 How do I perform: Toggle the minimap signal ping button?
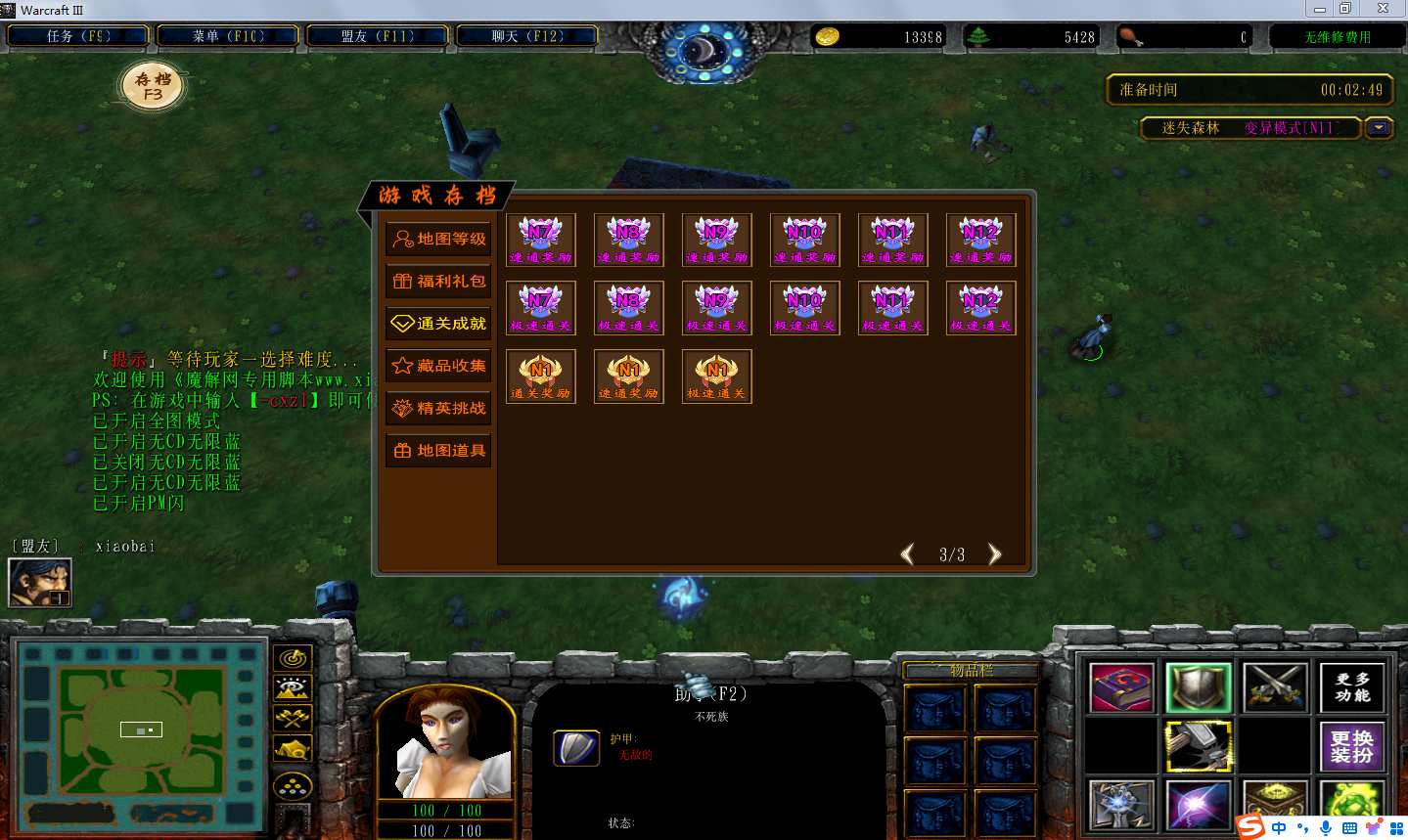293,659
